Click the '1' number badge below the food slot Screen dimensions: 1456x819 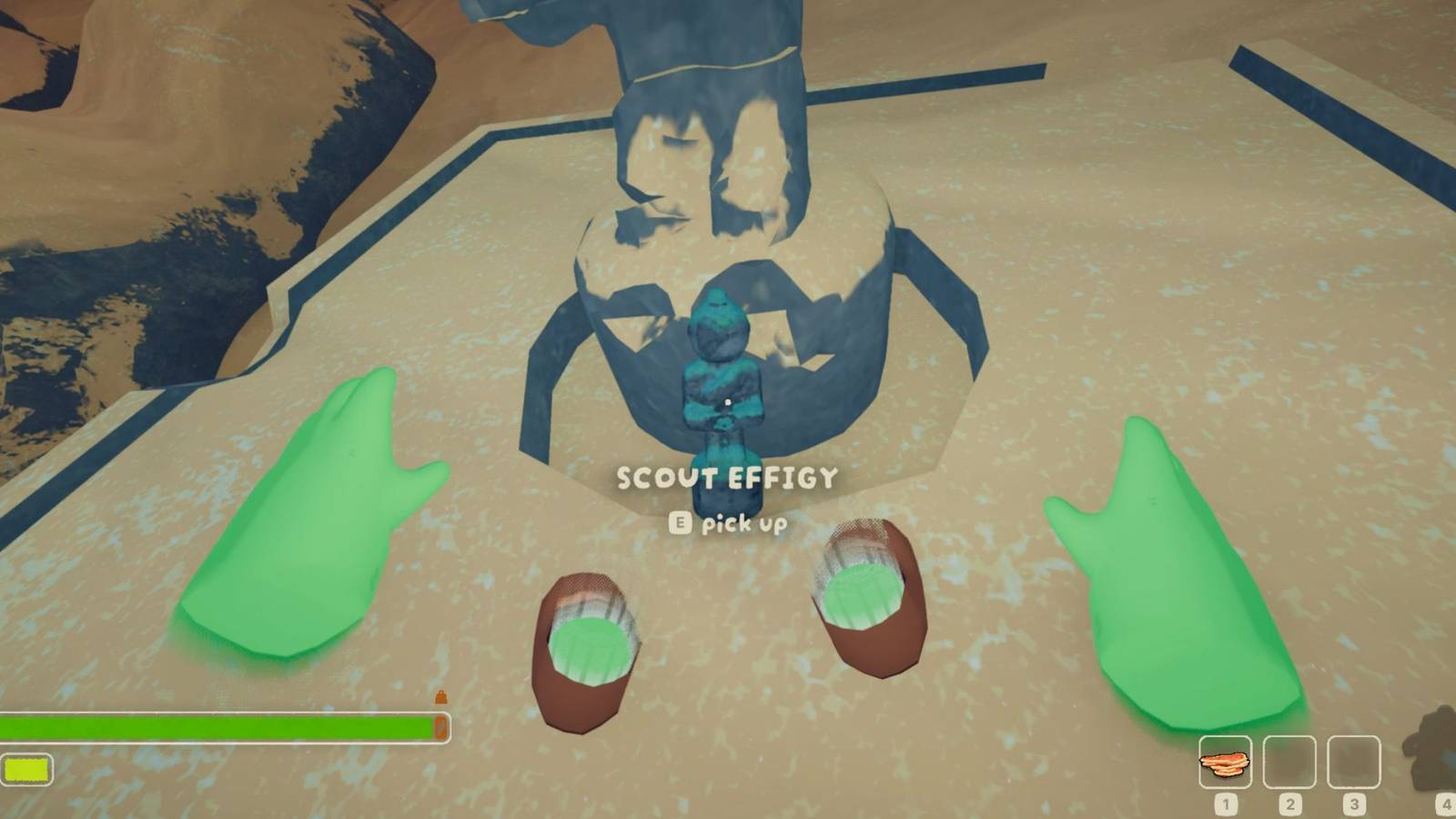coord(1227,803)
